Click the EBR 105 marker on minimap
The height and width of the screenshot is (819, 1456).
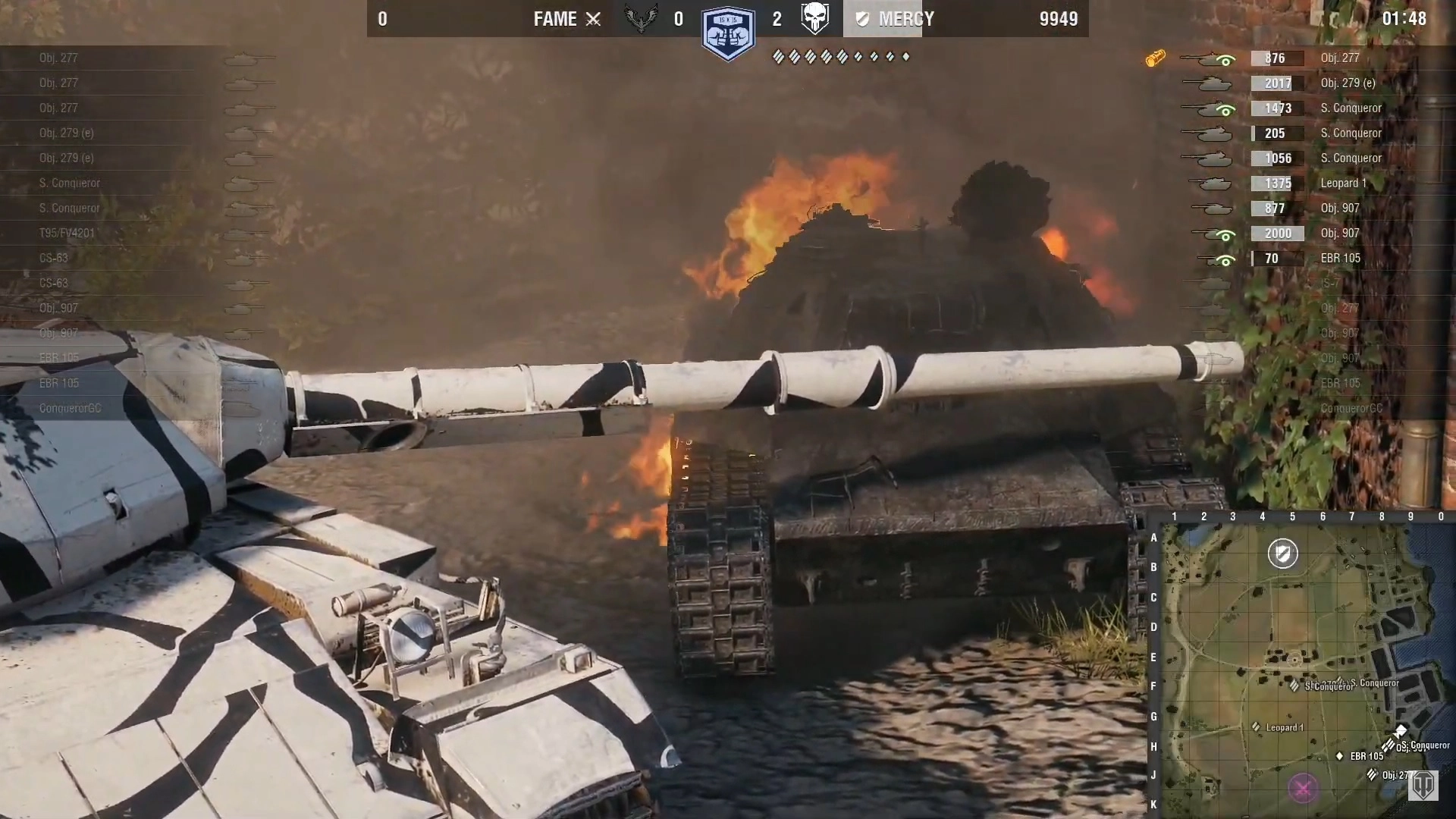tap(1340, 756)
